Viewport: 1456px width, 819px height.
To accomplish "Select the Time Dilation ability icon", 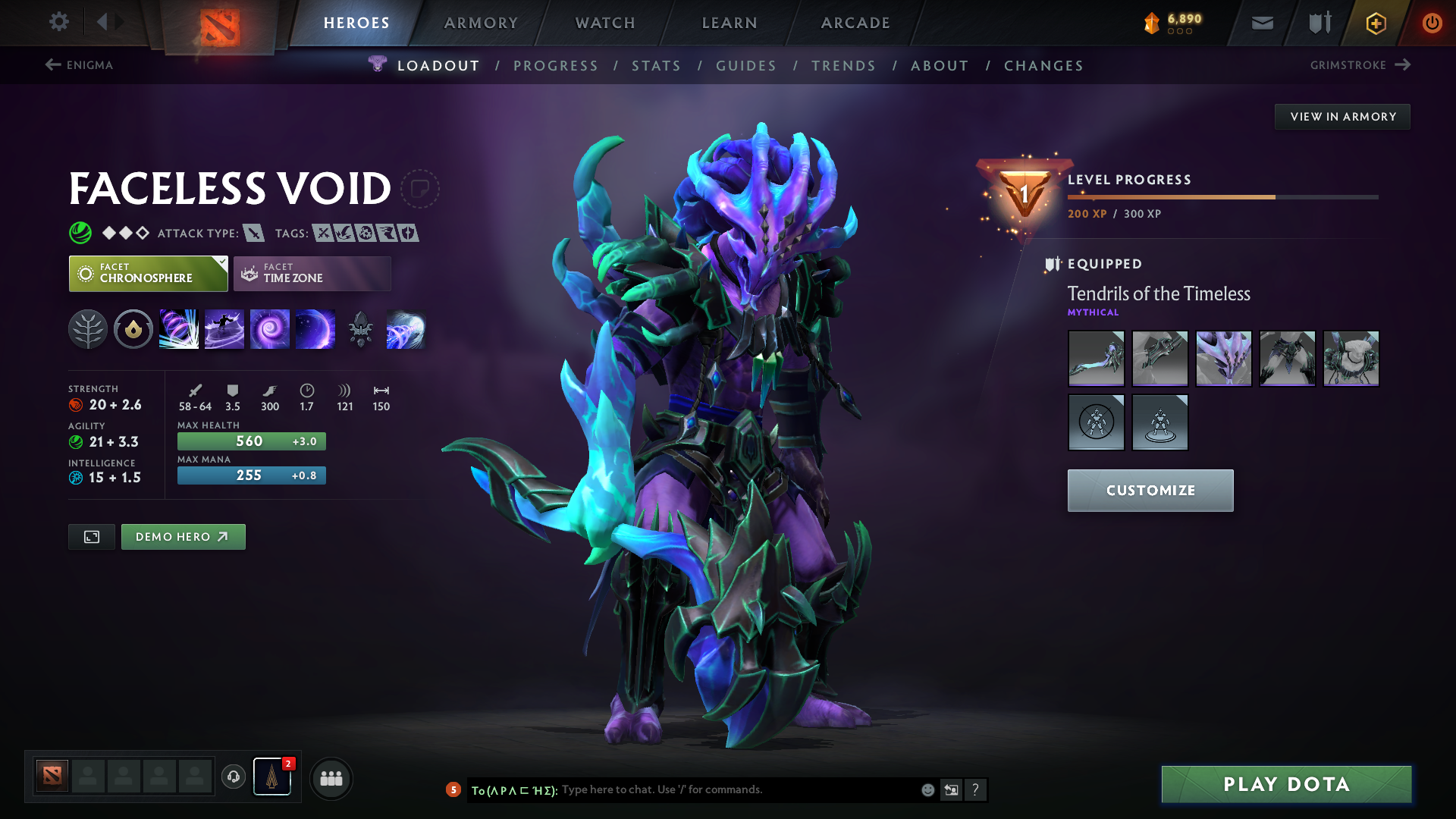I will point(224,329).
